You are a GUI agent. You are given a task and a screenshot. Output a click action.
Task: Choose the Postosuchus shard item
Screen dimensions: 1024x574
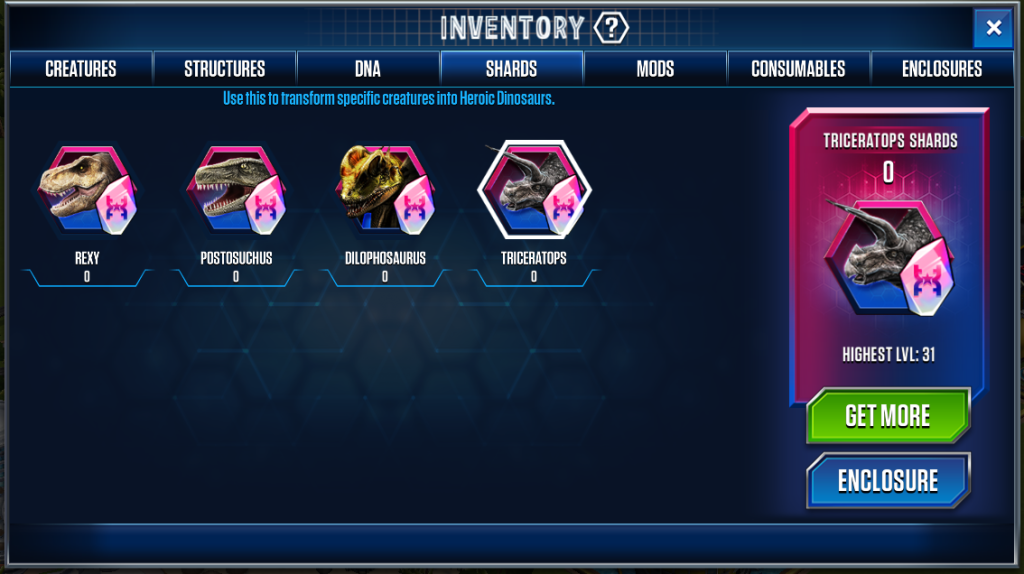click(237, 191)
